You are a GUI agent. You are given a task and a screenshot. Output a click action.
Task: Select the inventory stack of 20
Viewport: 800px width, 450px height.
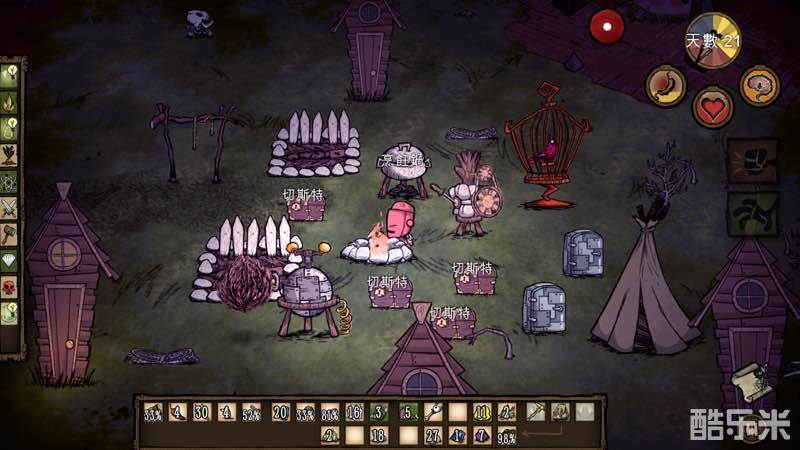coord(280,412)
